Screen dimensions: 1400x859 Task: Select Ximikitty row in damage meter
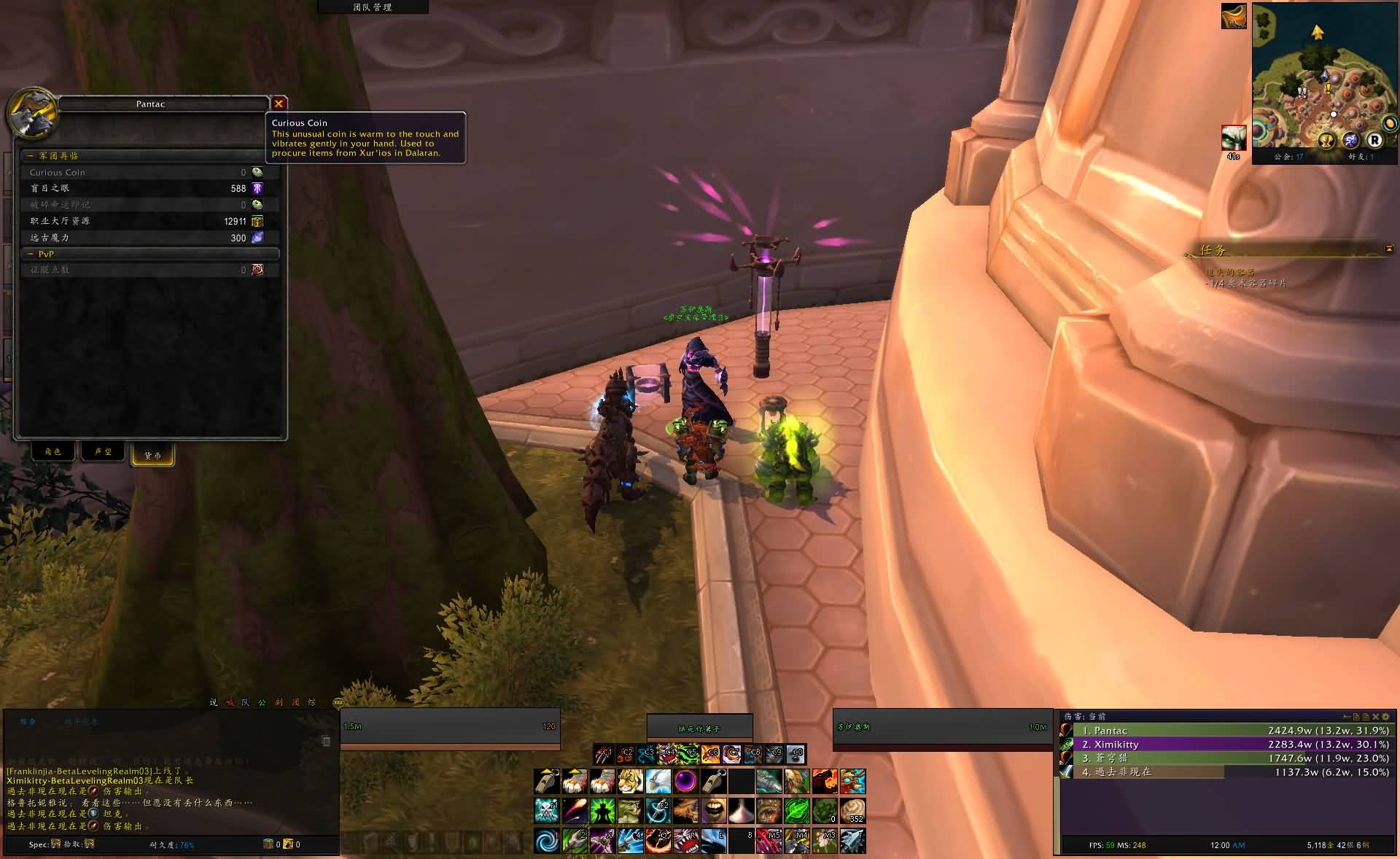tap(1225, 745)
